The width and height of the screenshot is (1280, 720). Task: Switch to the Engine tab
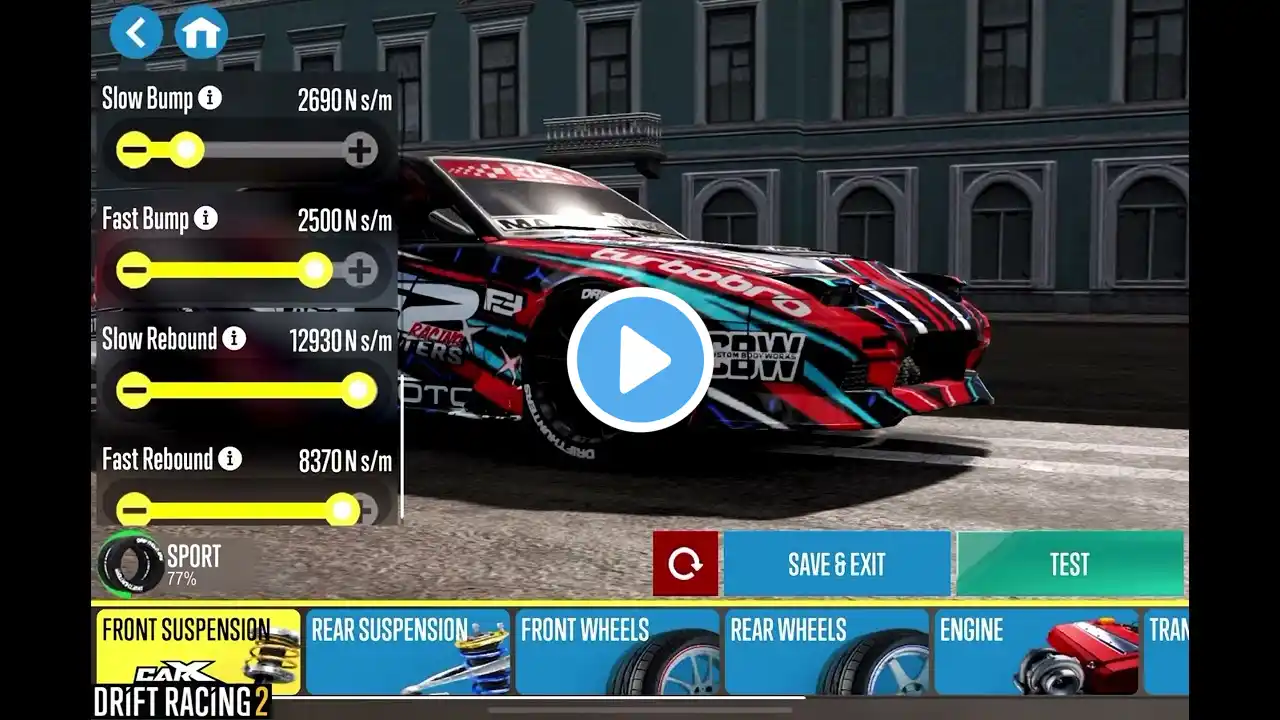(x=1036, y=651)
